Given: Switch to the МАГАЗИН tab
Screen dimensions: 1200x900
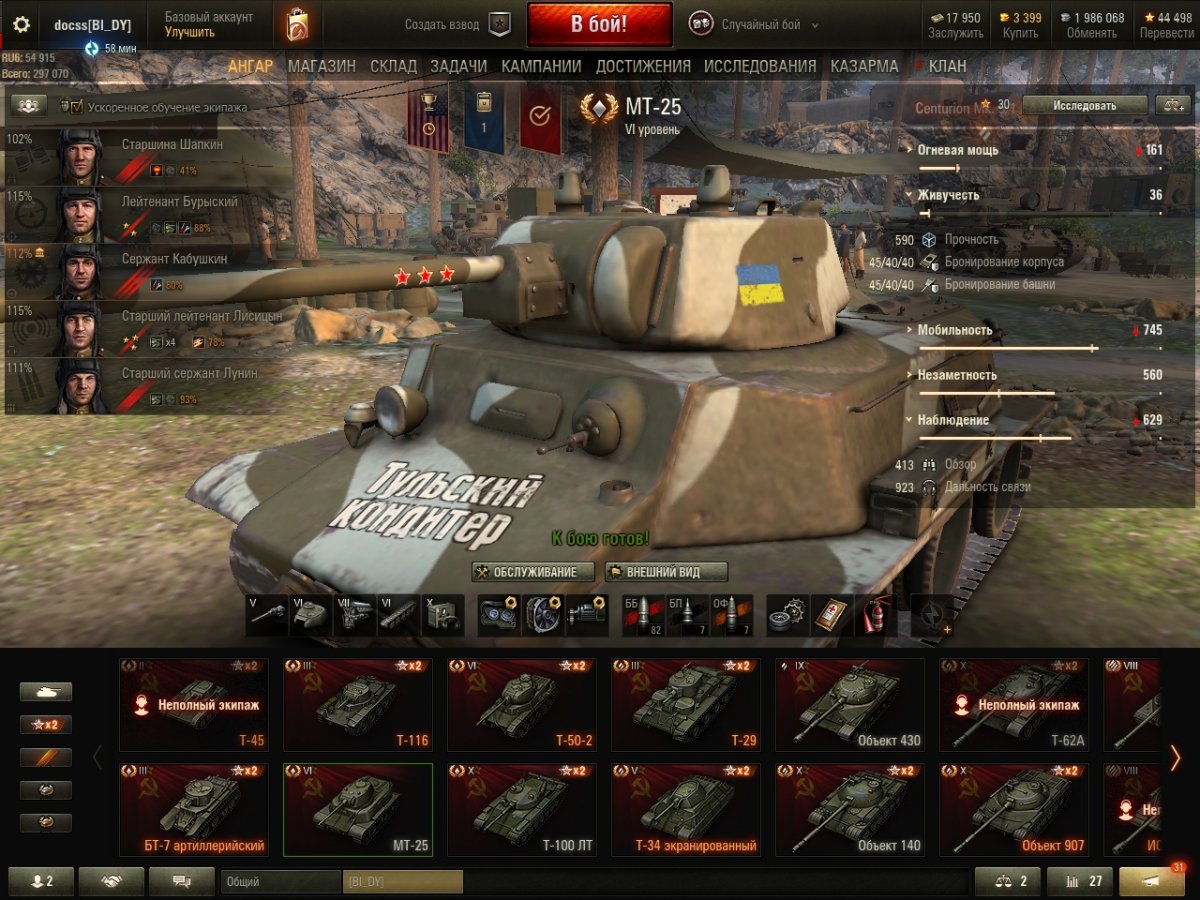Looking at the screenshot, I should point(322,66).
